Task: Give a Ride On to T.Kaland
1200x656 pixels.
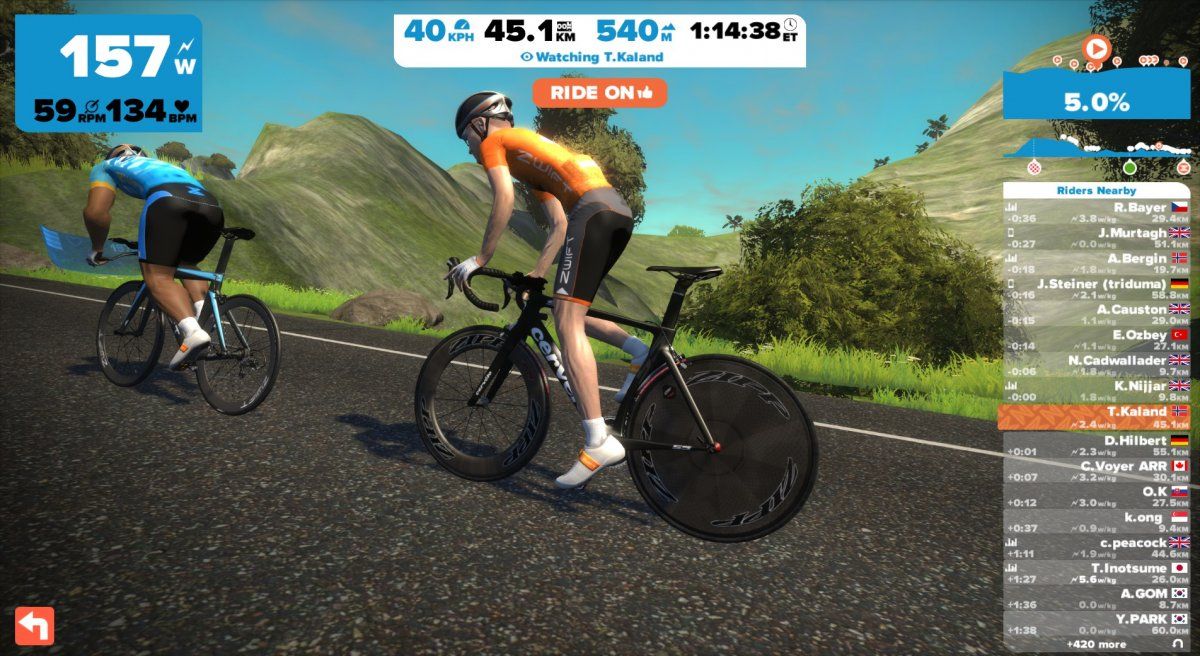Action: tap(599, 92)
